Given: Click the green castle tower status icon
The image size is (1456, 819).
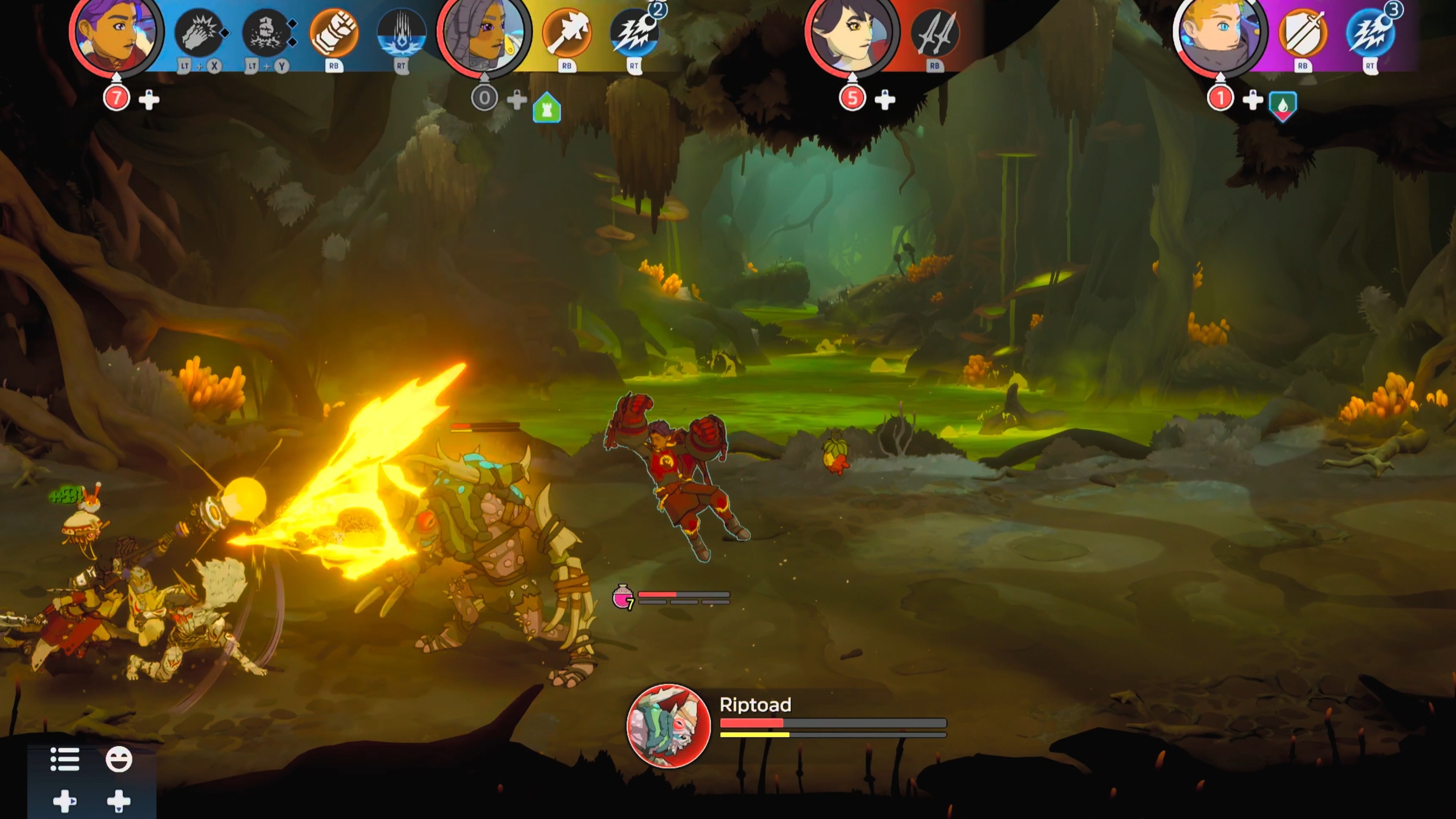Looking at the screenshot, I should click(546, 107).
